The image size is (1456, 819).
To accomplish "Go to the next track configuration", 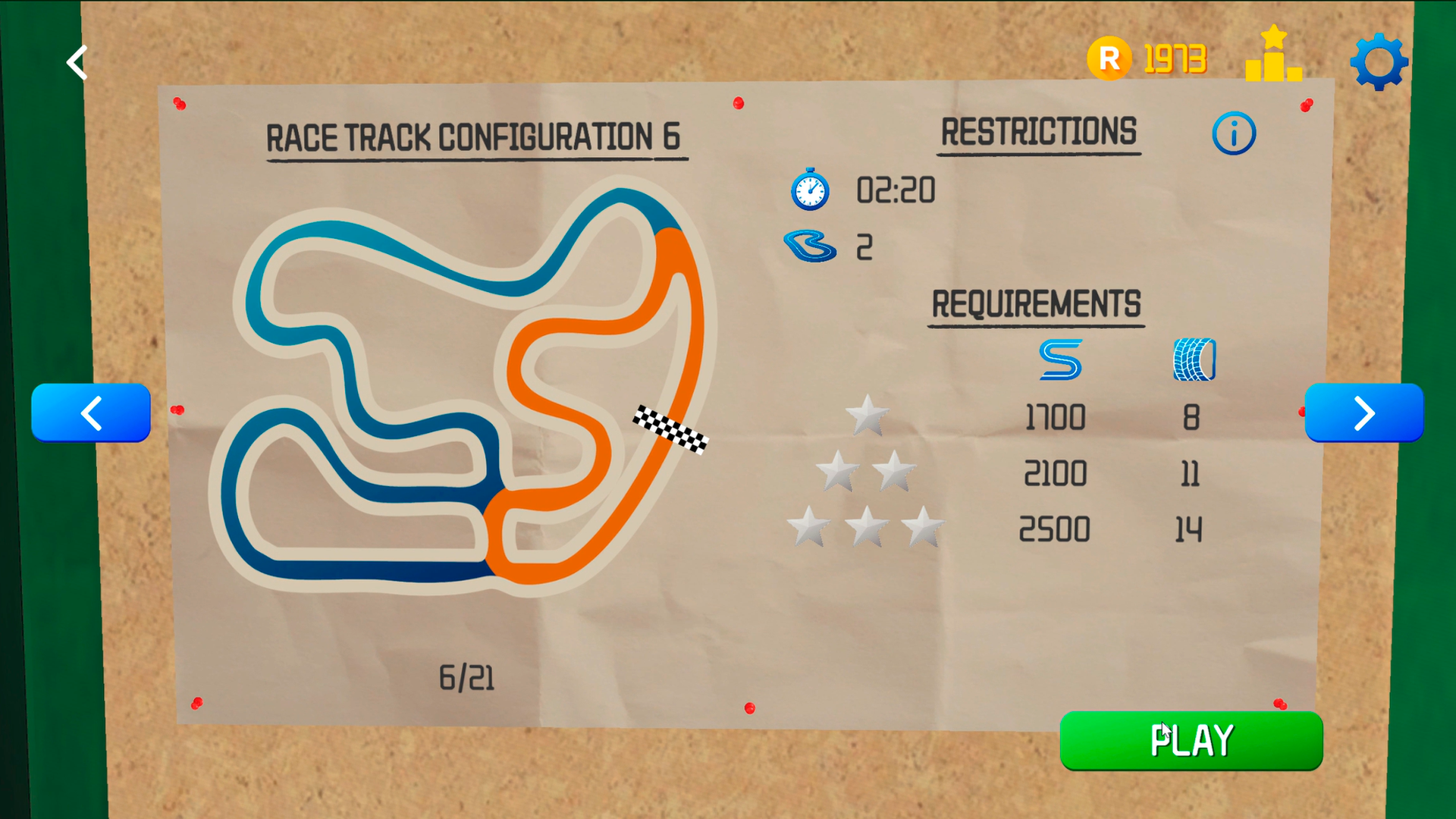I will click(x=1364, y=413).
